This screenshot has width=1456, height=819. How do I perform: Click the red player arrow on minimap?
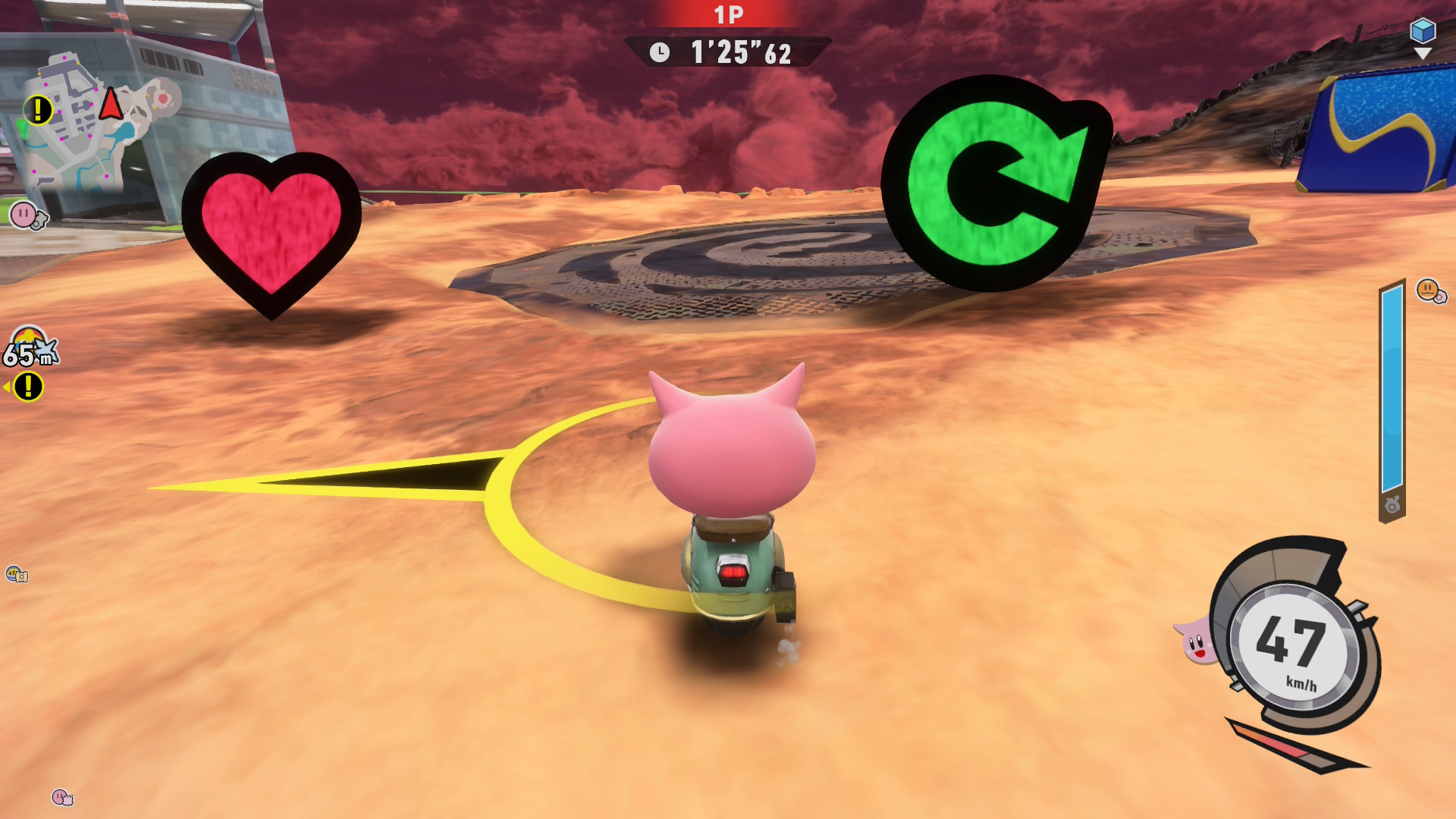(111, 103)
